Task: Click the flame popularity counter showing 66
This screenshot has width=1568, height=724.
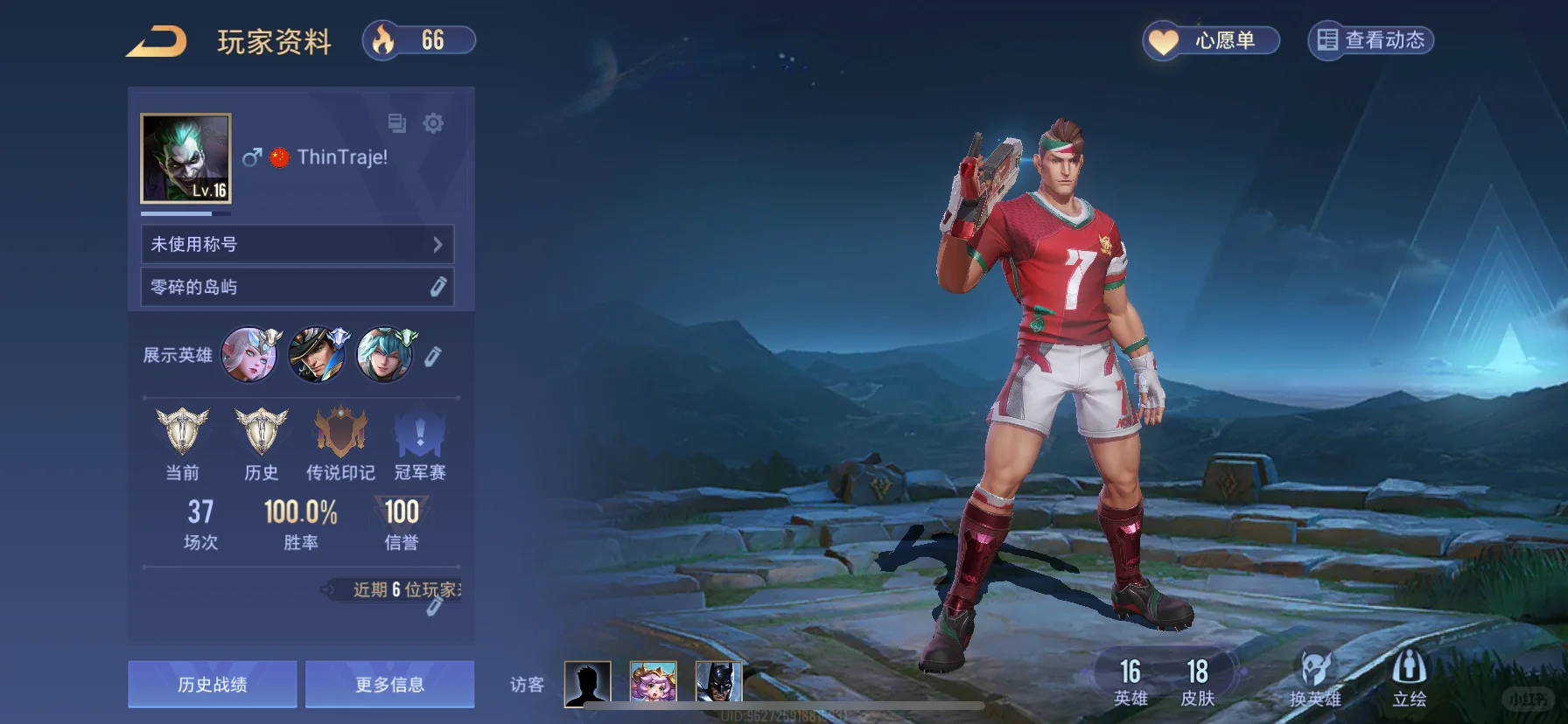Action: (419, 40)
